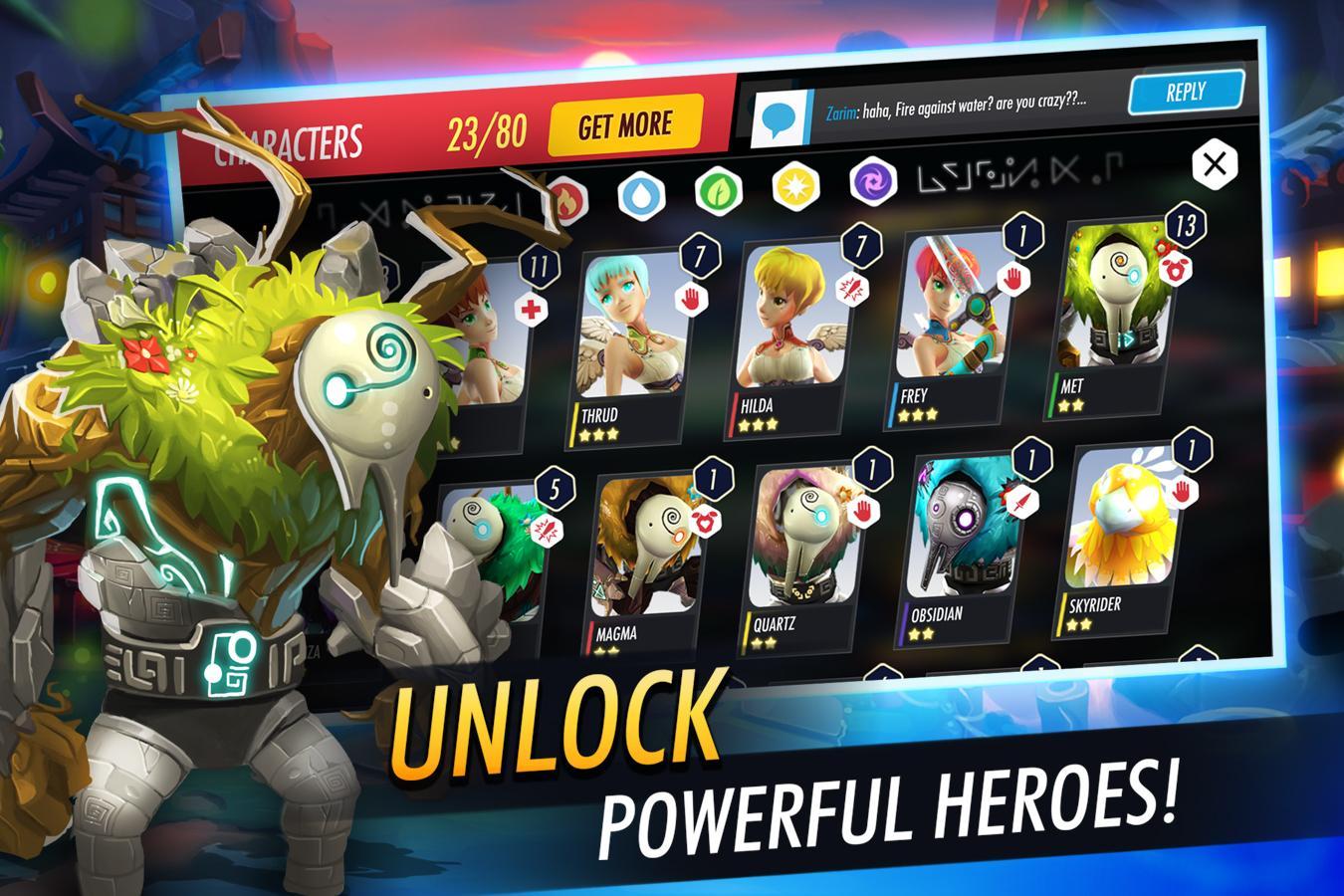Click the two-star rating under Skyrider
Viewport: 1344px width, 896px height.
click(1079, 624)
